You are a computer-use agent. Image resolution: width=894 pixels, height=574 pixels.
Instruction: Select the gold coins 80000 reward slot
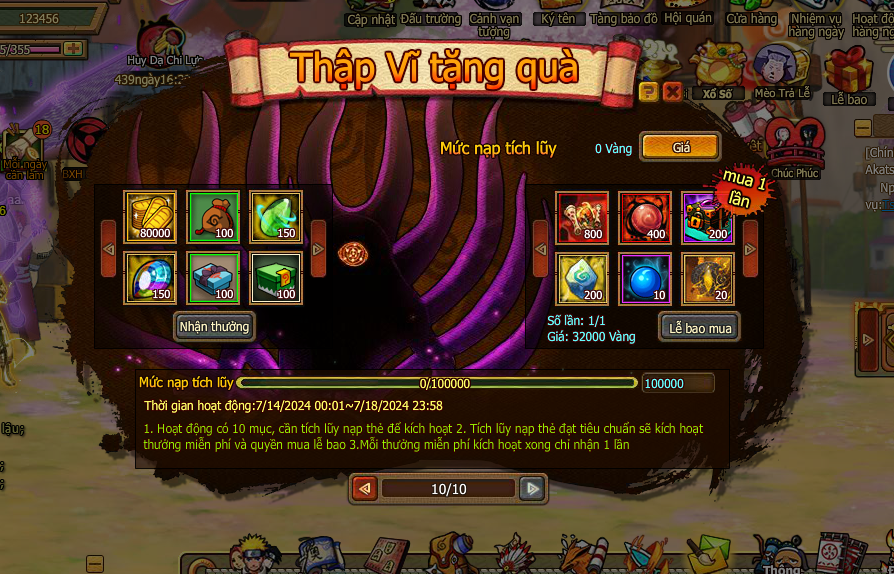[151, 217]
